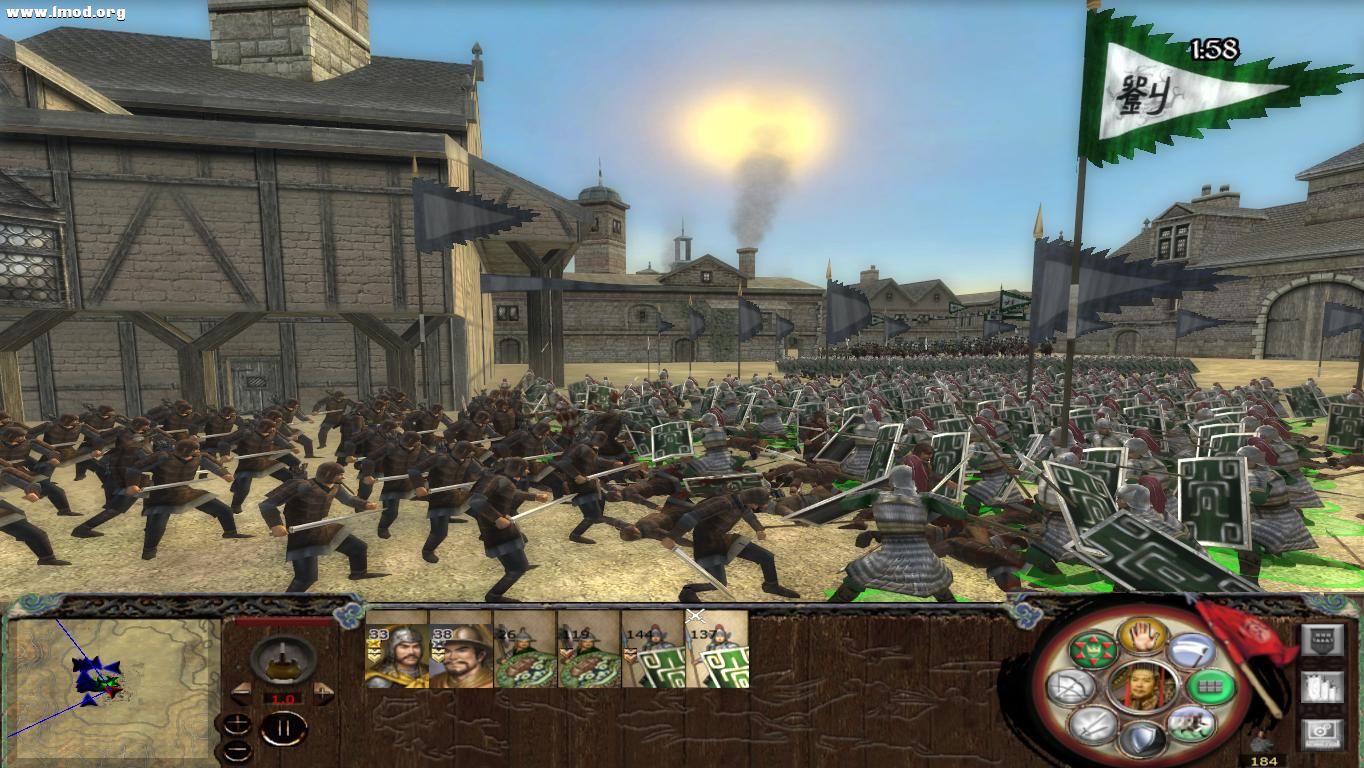1364x768 pixels.
Task: Increase battle speed with right arrow
Action: (x=322, y=693)
